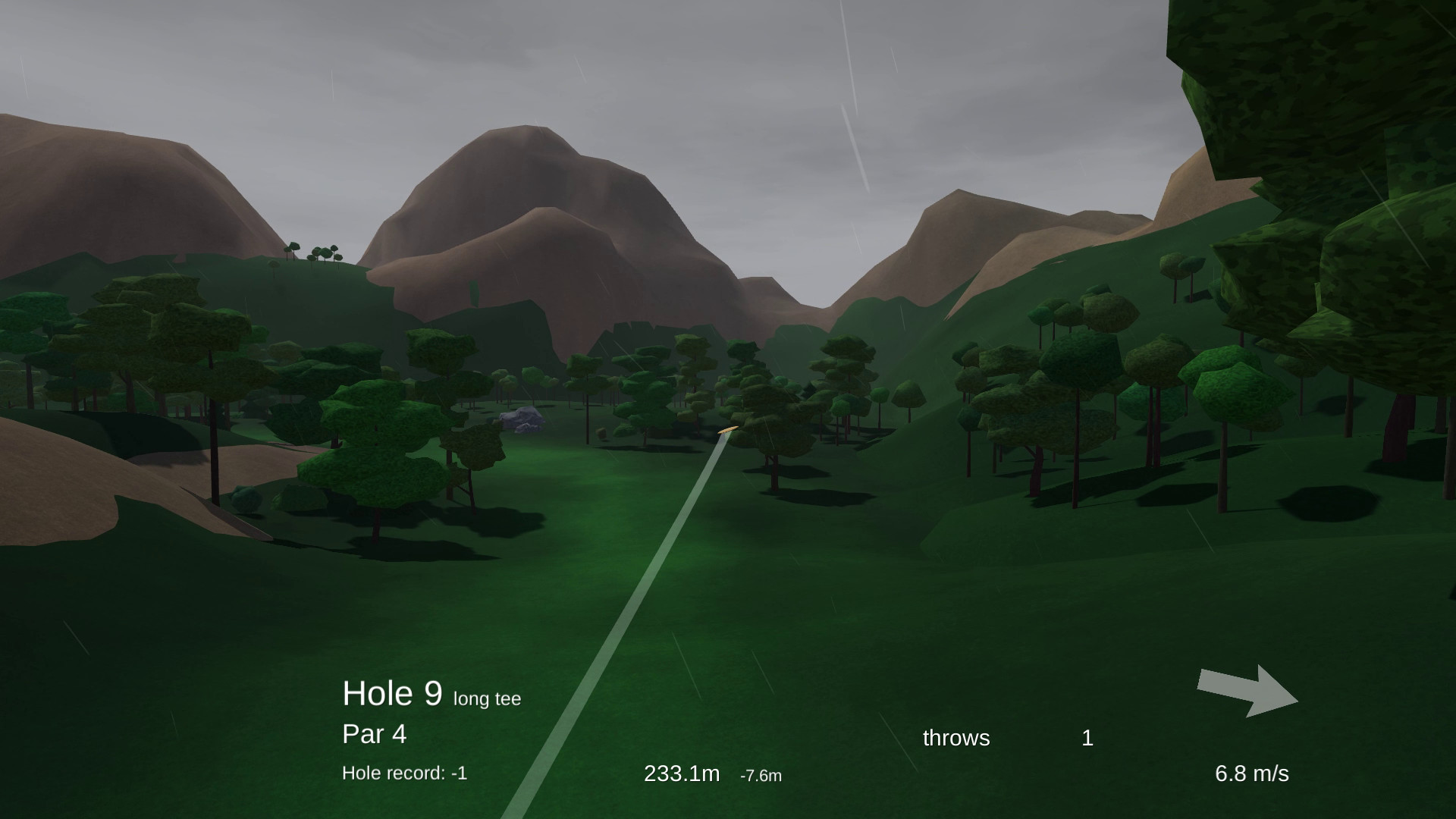Click the Par 4 text label
The width and height of the screenshot is (1456, 819).
[374, 734]
